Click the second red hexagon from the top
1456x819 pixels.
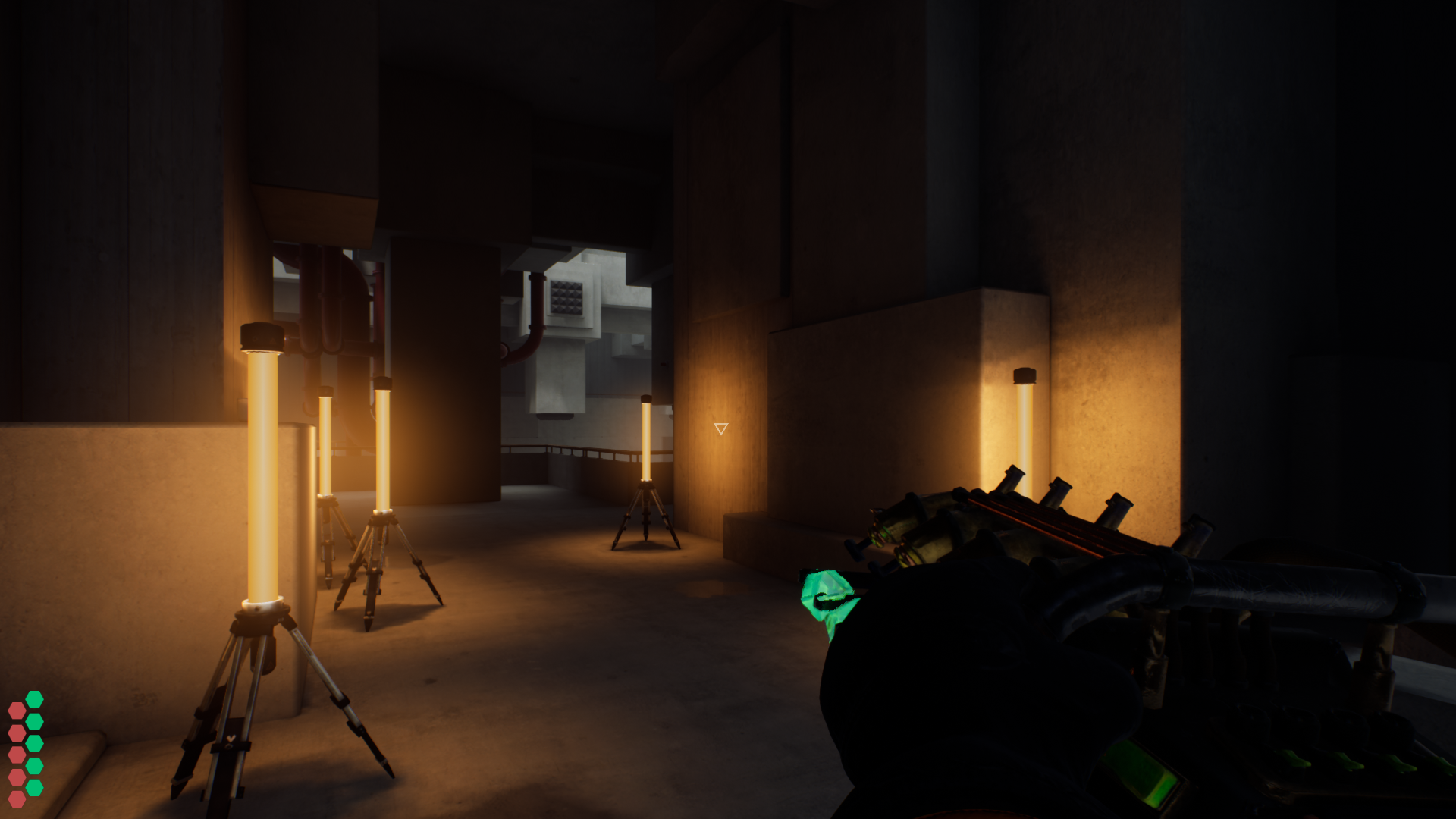pos(17,733)
